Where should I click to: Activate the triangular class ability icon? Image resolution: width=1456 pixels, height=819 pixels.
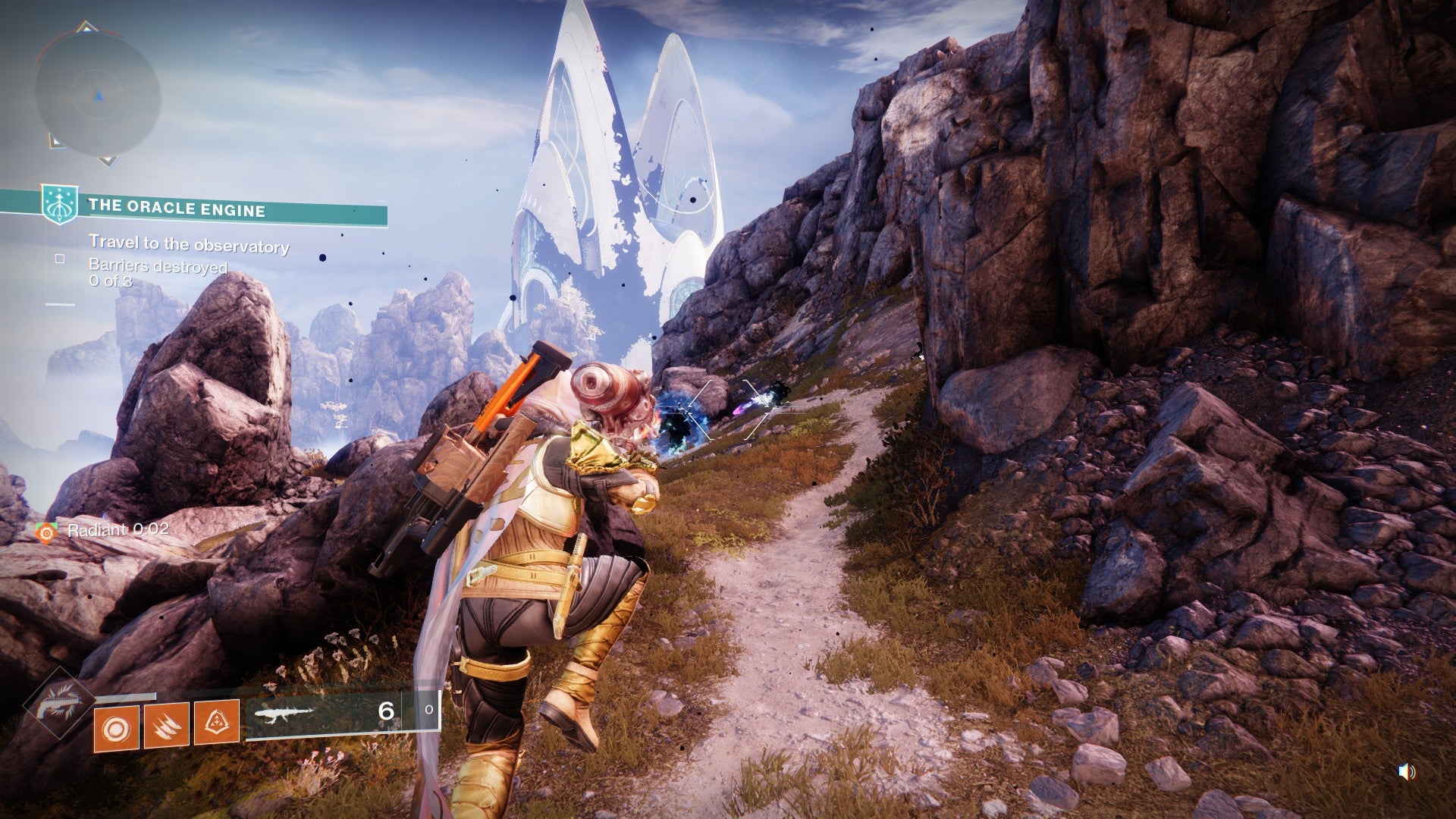click(217, 723)
